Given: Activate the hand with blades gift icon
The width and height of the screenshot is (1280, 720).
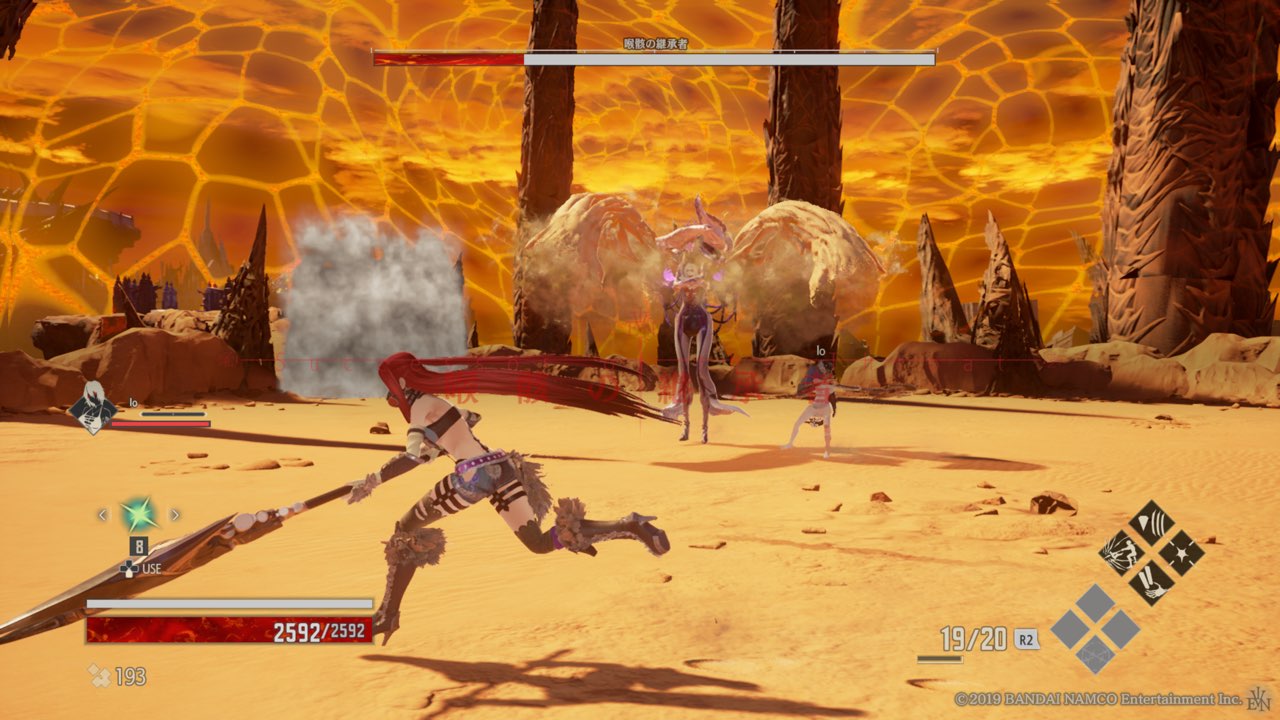Looking at the screenshot, I should click(x=1151, y=581).
